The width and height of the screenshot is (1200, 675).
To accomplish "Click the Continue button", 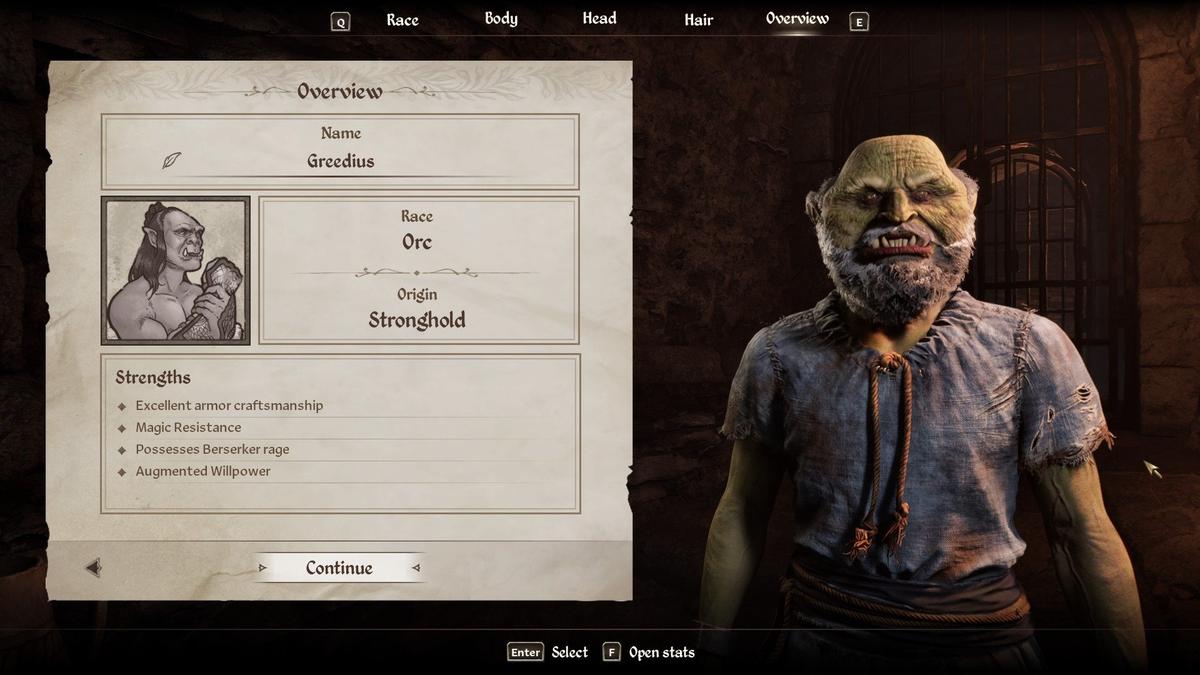I will click(x=339, y=568).
